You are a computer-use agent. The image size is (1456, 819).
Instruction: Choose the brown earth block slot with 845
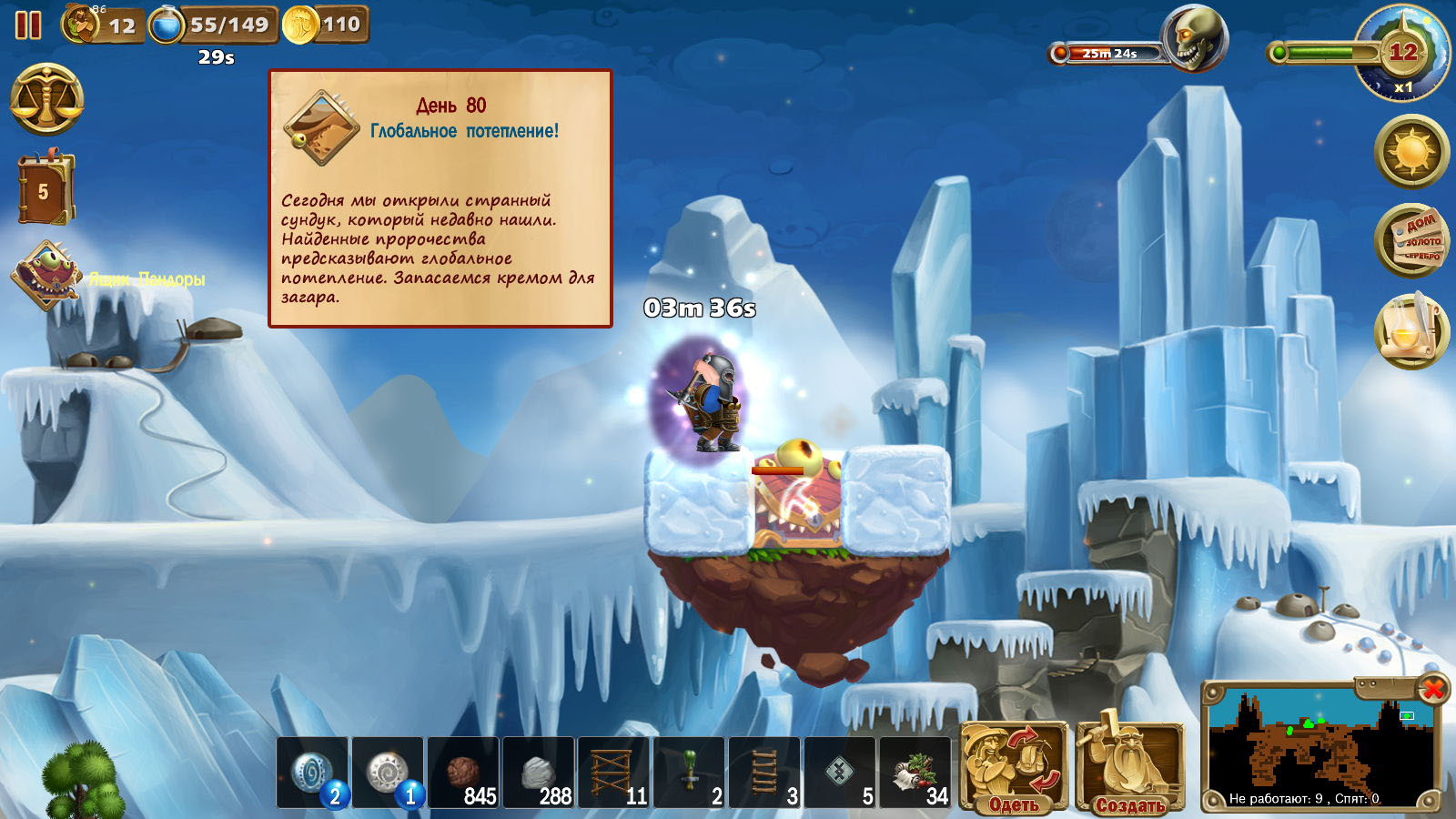(x=463, y=773)
